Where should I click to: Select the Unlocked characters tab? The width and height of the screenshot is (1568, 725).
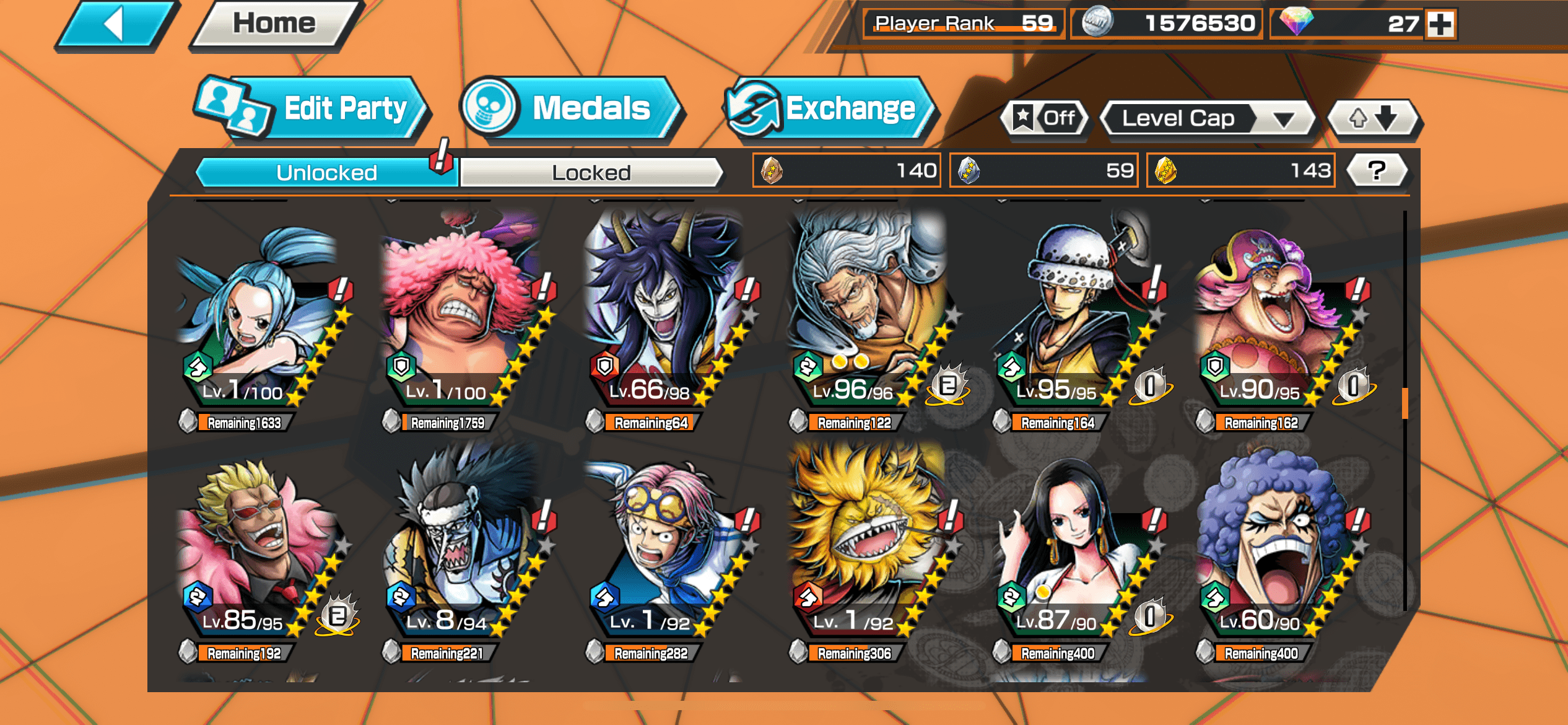pos(326,172)
